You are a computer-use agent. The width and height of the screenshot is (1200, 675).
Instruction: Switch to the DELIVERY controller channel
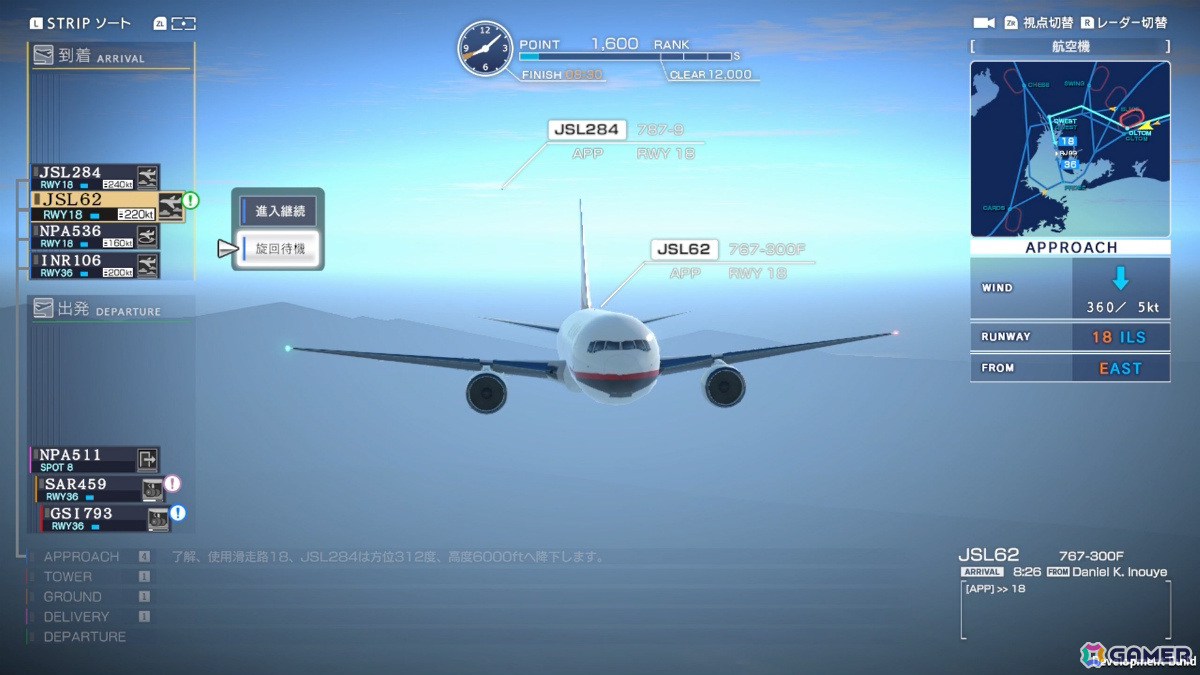pyautogui.click(x=76, y=617)
